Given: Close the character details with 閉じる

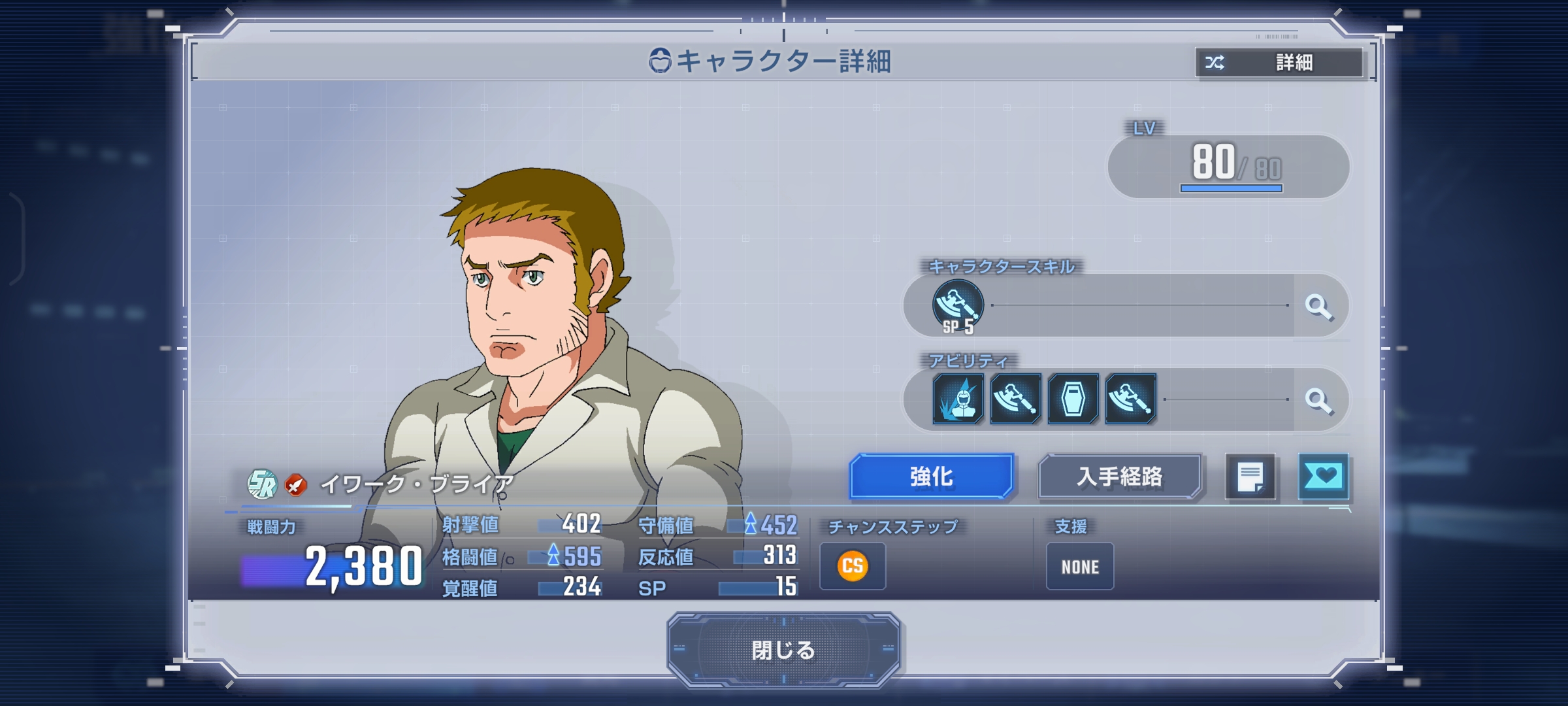Looking at the screenshot, I should tap(783, 650).
